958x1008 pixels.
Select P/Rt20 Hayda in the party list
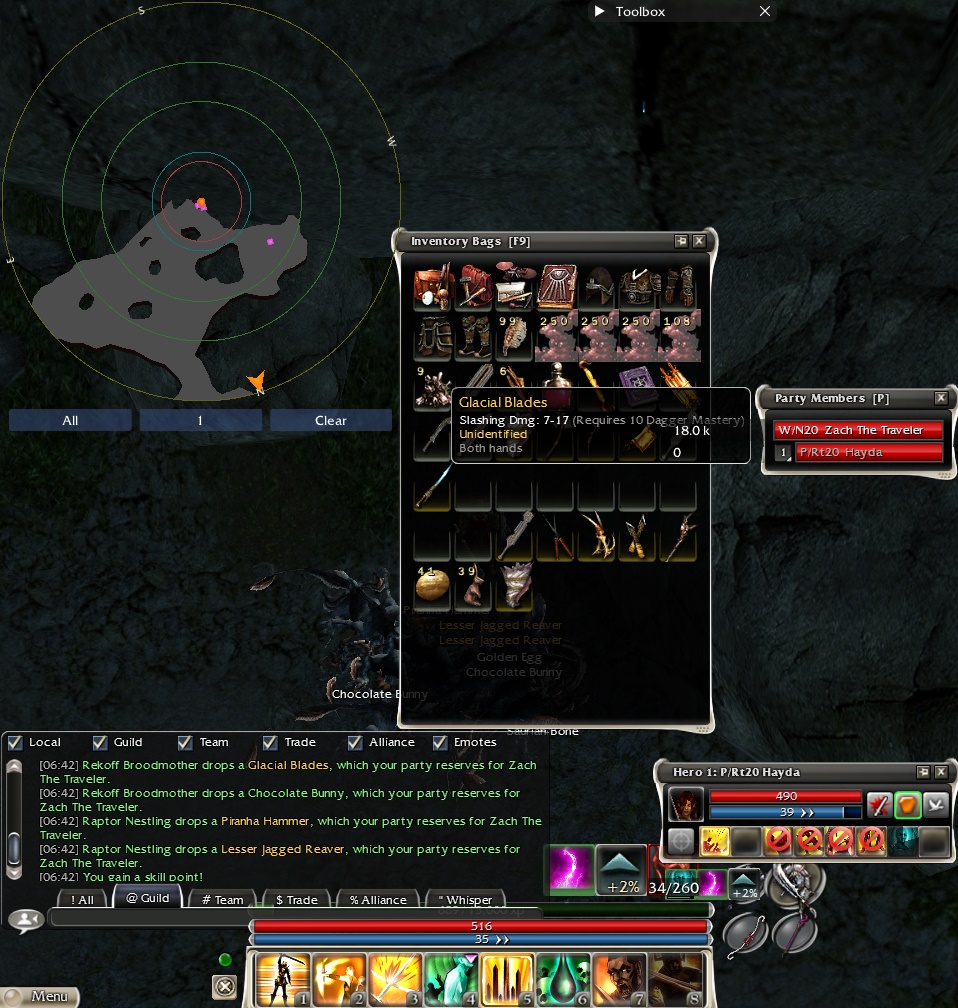[868, 453]
